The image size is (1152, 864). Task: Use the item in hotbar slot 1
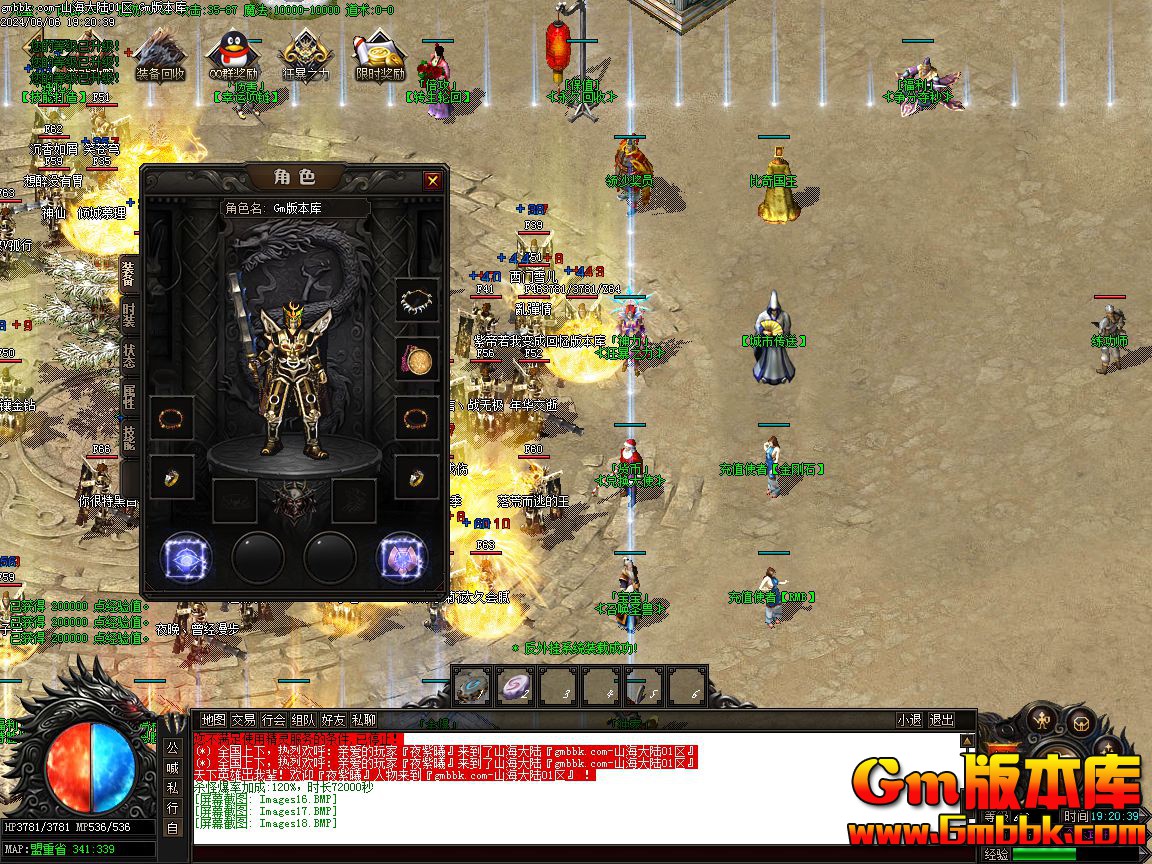[x=472, y=688]
